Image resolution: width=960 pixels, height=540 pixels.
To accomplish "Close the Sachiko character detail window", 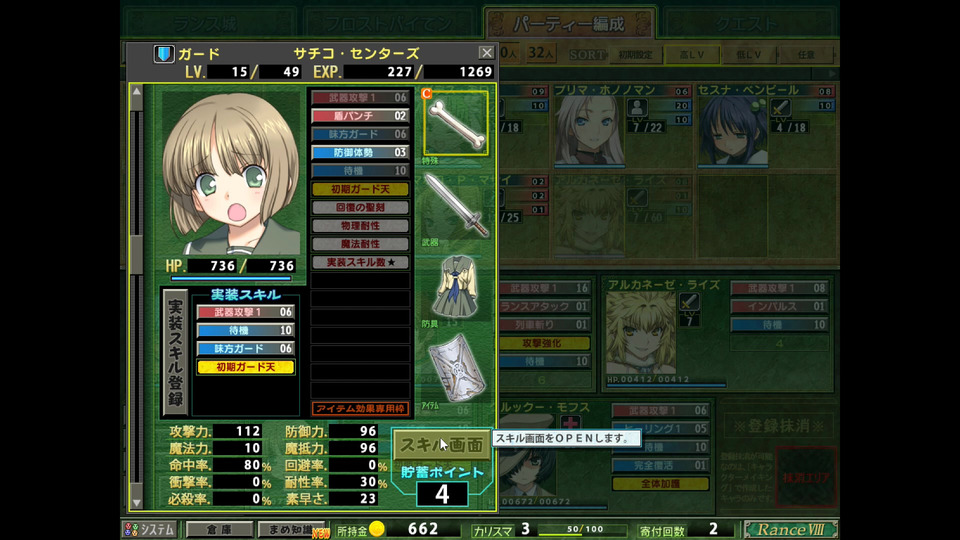I will [486, 52].
